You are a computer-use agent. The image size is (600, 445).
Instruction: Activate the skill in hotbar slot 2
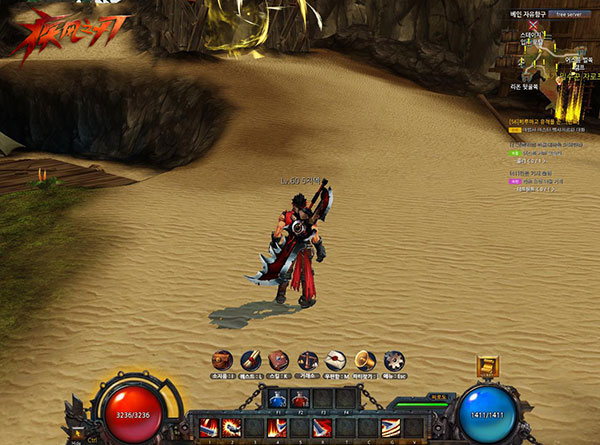click(230, 429)
